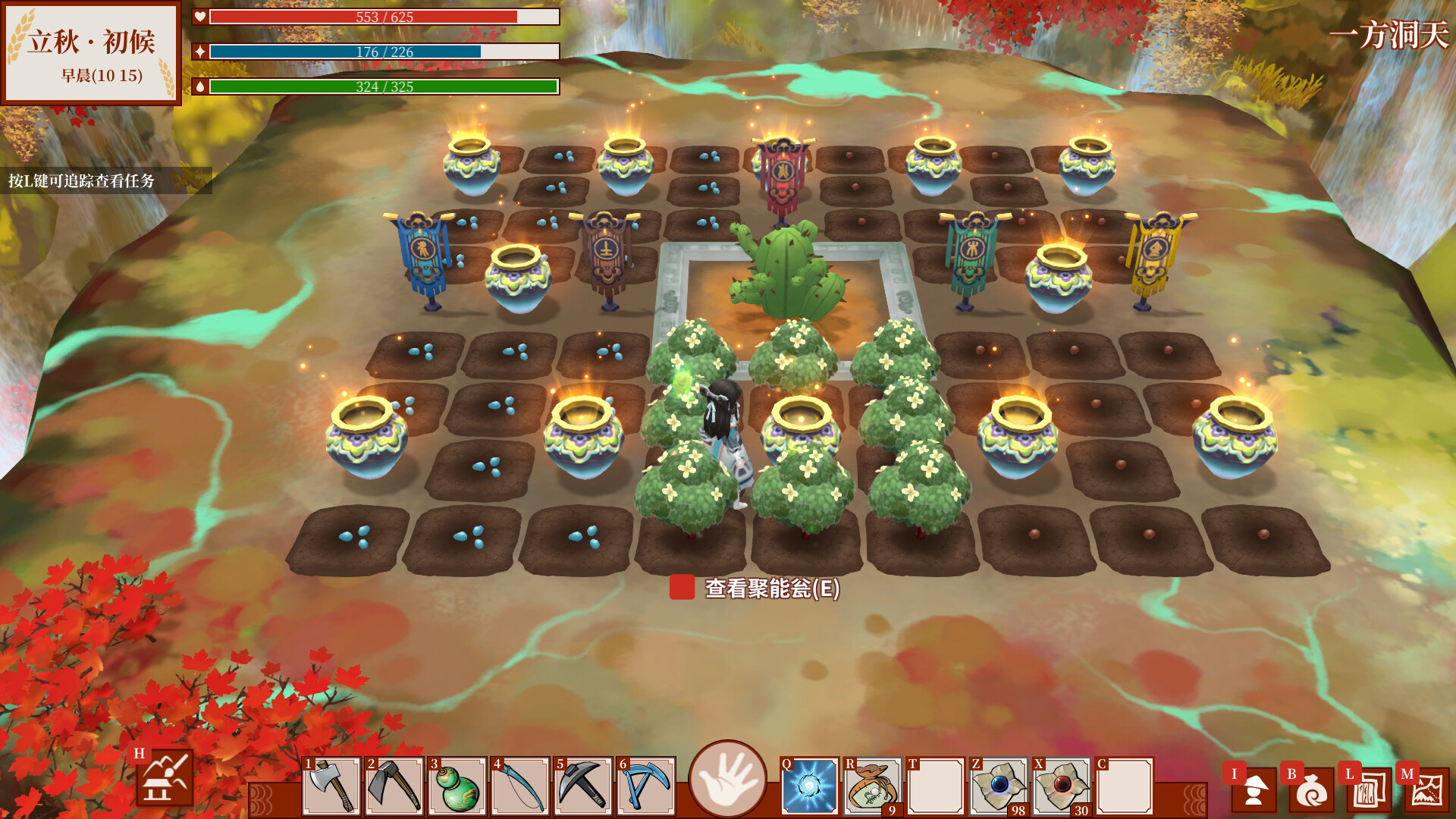This screenshot has width=1456, height=819.
Task: Select the blue sickle tool slot
Action: (x=520, y=786)
